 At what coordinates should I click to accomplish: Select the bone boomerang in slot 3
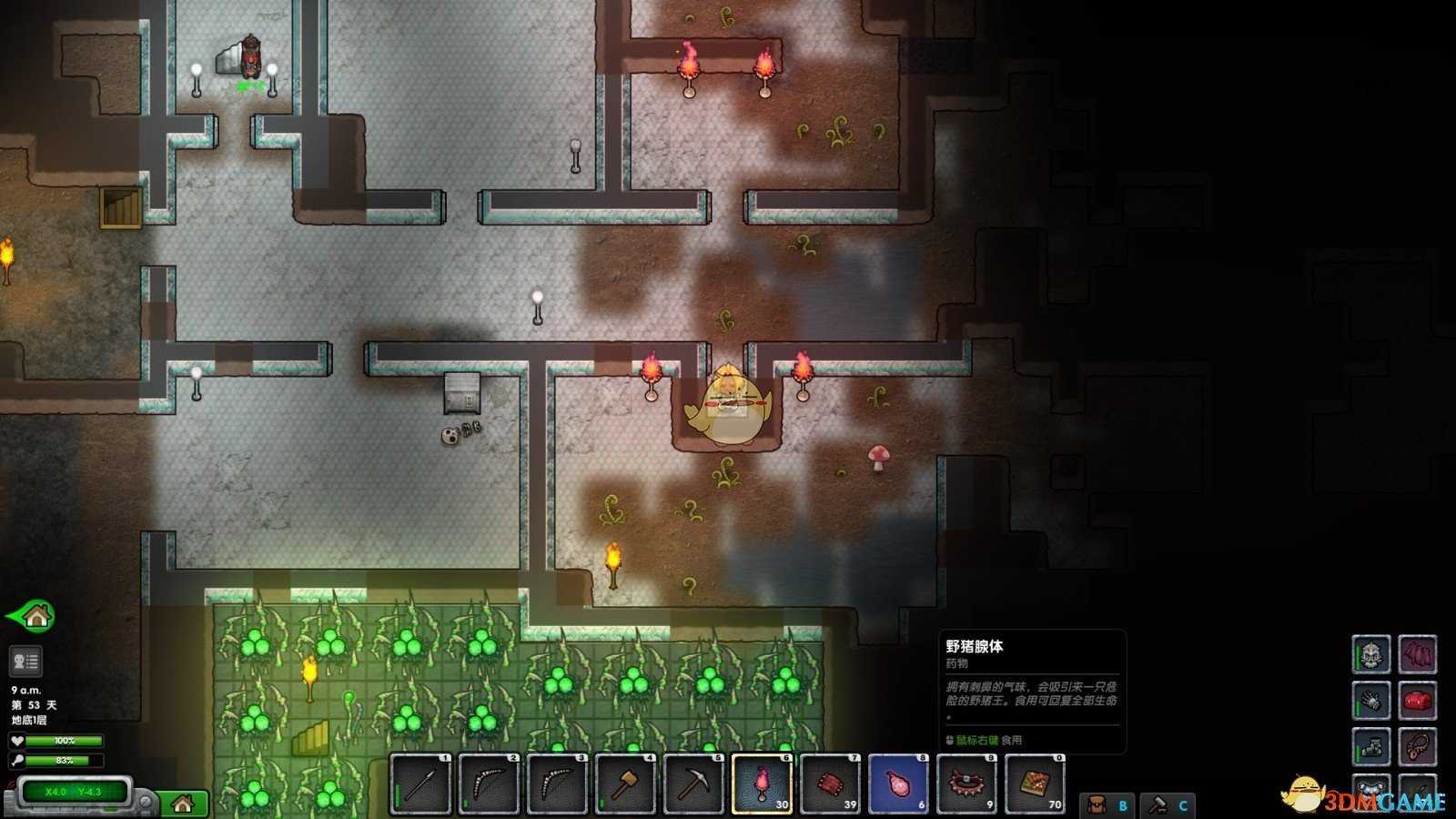tap(557, 784)
